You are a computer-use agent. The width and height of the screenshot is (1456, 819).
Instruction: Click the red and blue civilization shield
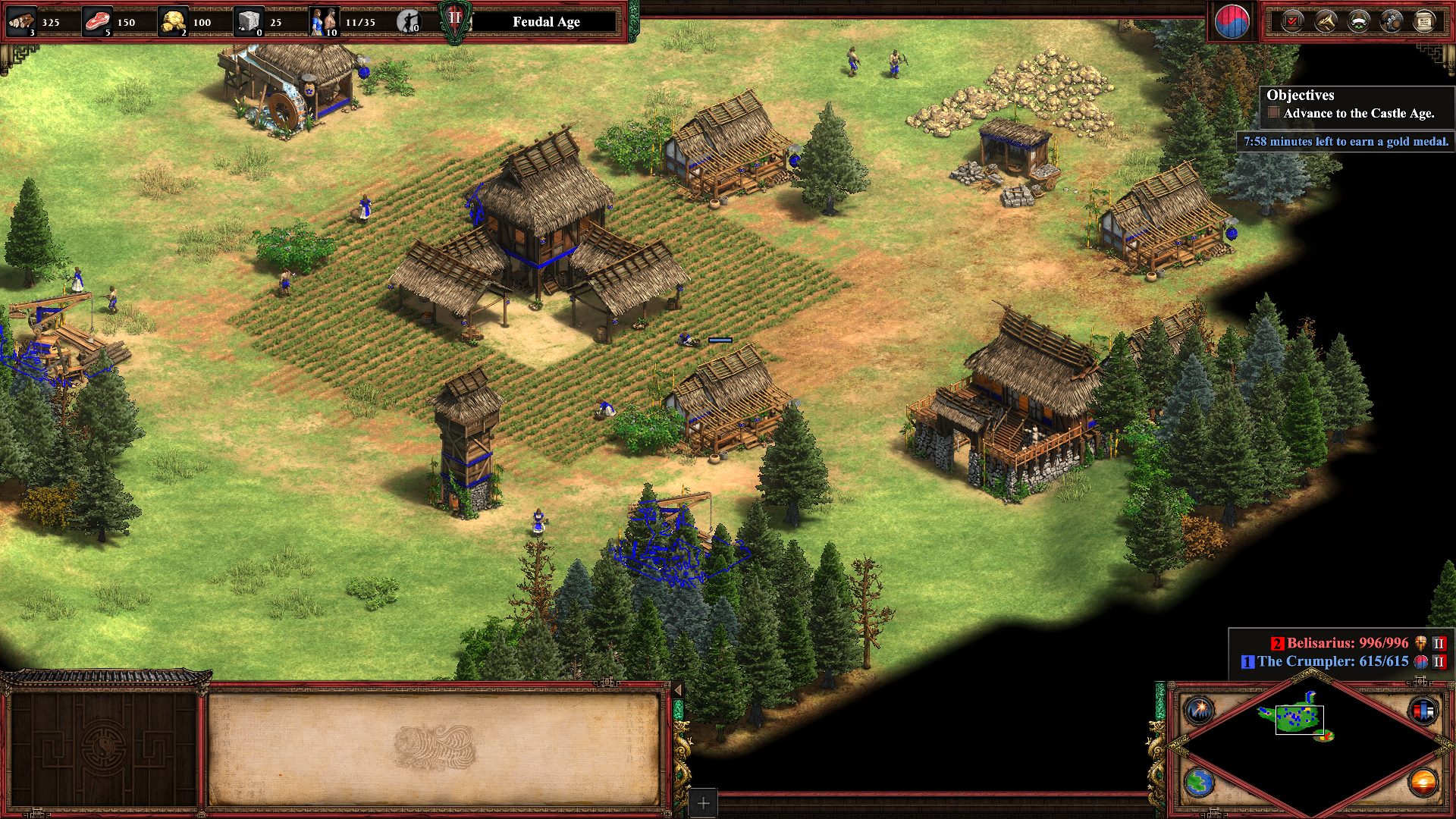click(1232, 22)
